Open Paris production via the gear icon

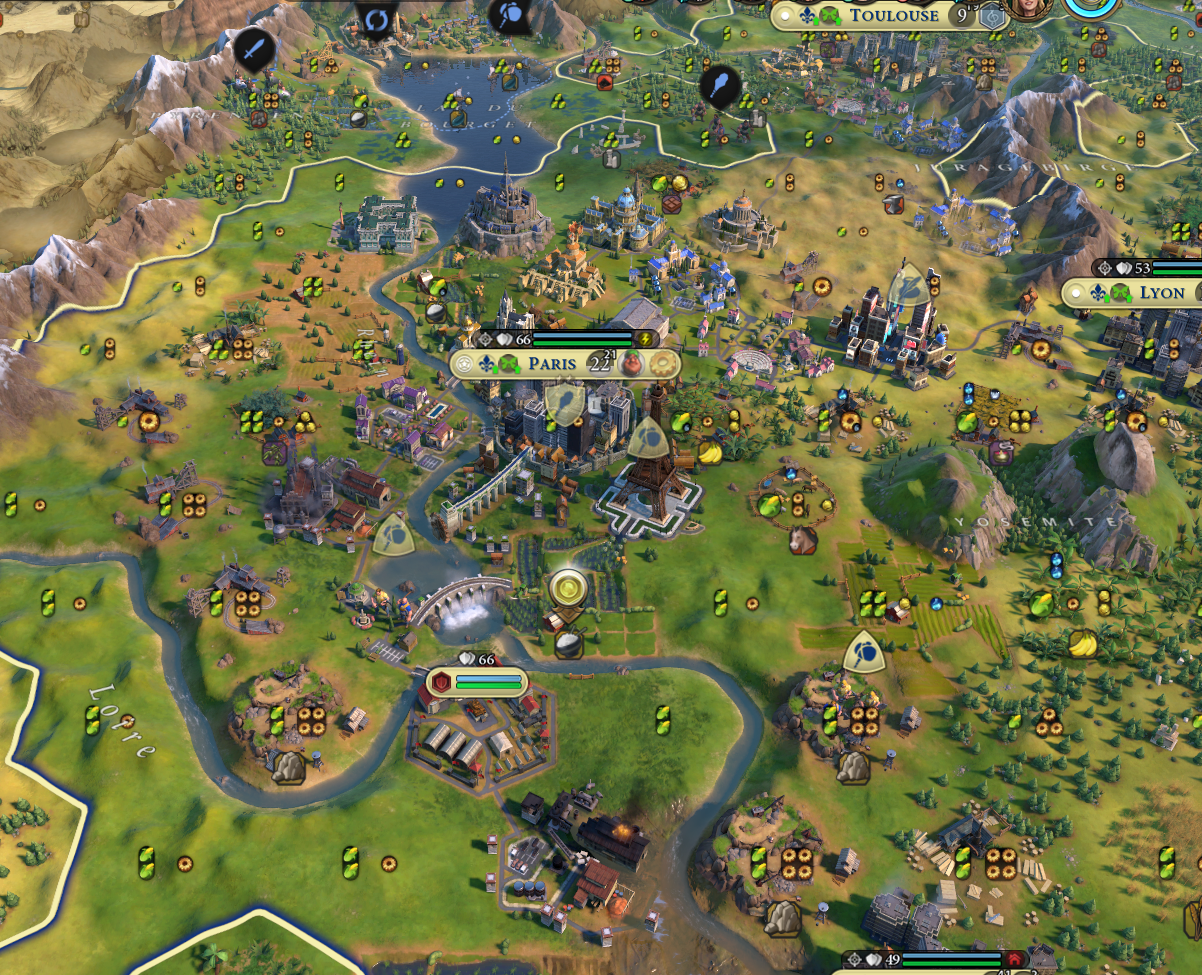click(663, 364)
